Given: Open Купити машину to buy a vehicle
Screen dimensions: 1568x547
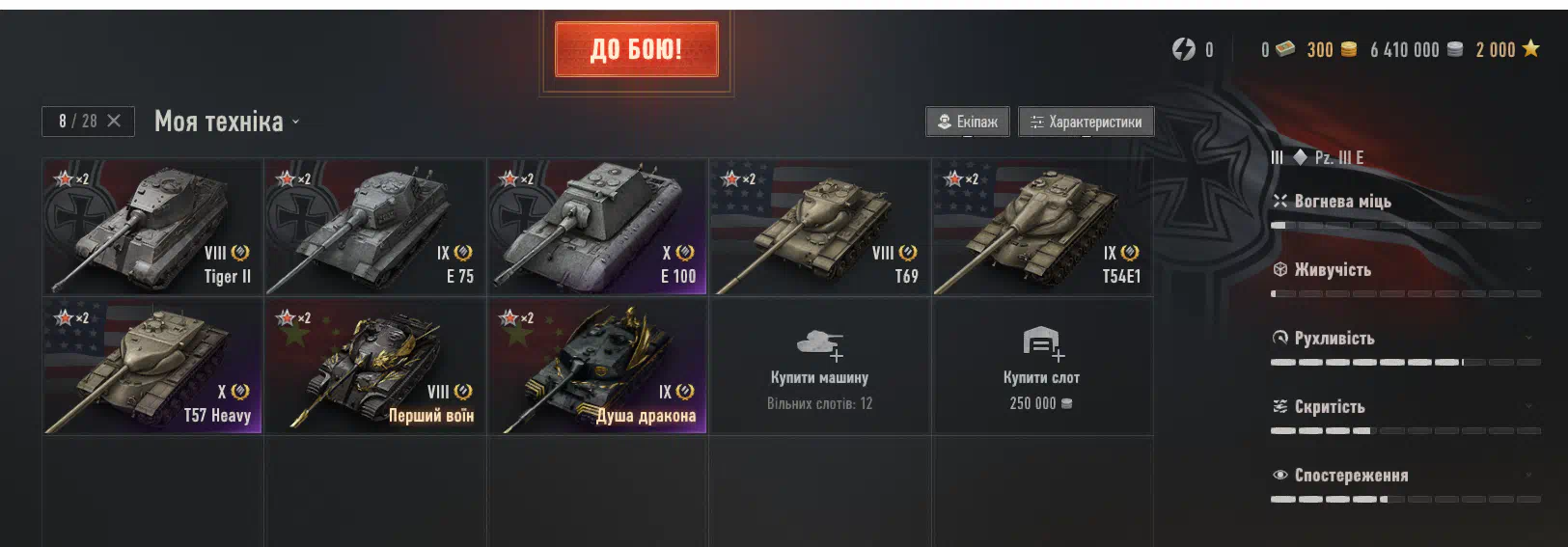Looking at the screenshot, I should click(819, 367).
